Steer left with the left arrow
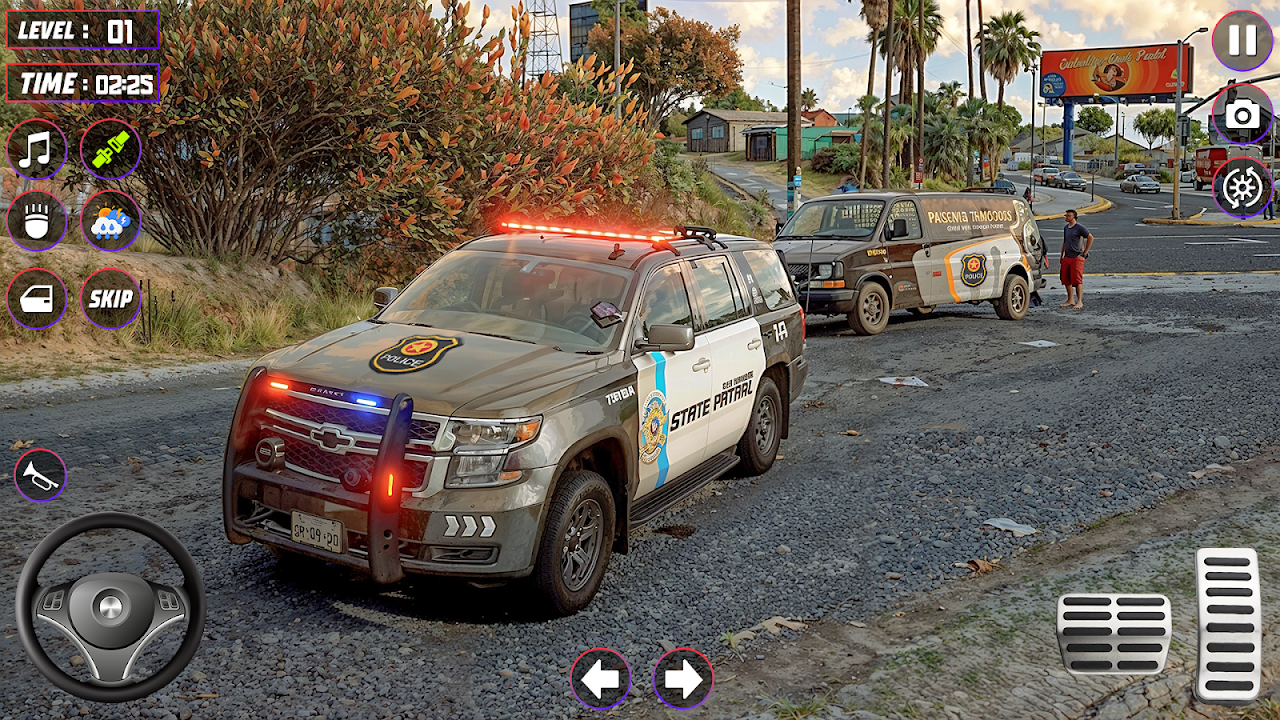1280x720 pixels. tap(600, 679)
